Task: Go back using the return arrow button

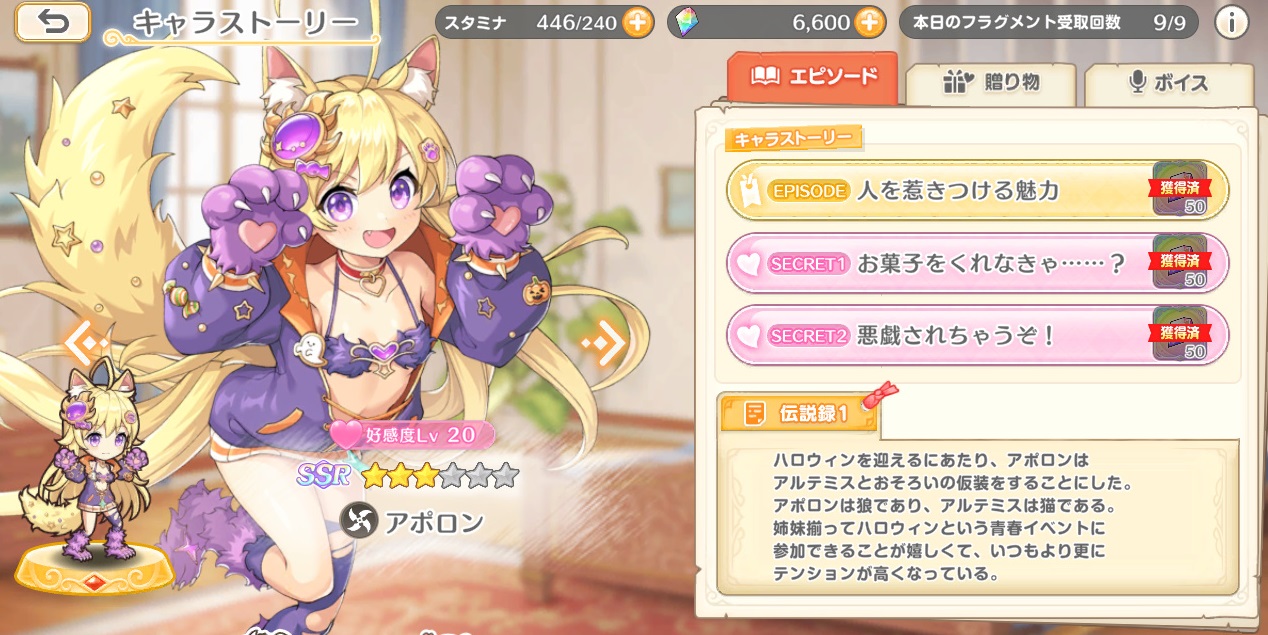Action: tap(52, 22)
